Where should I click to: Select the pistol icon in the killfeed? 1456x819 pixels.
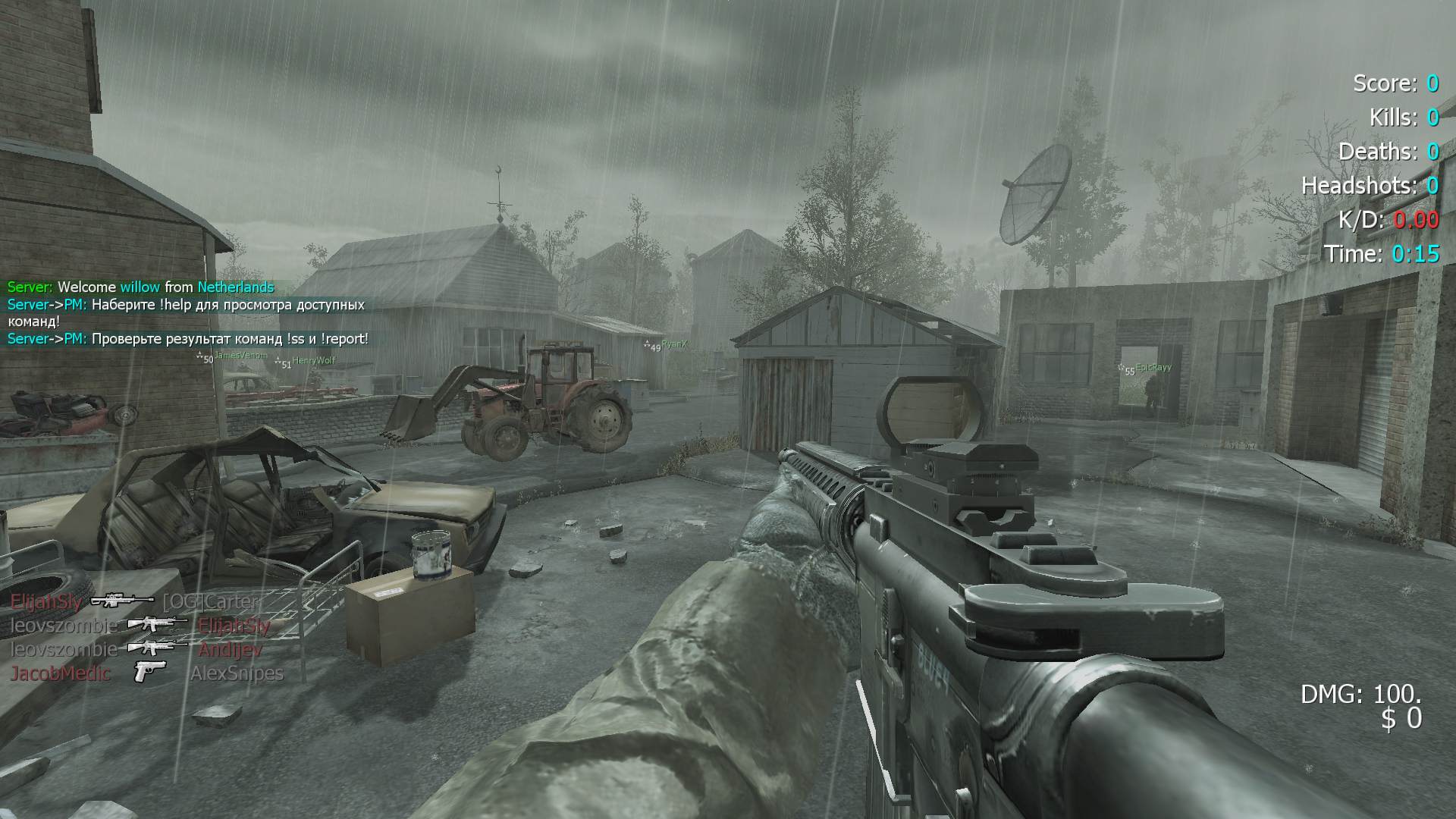149,673
